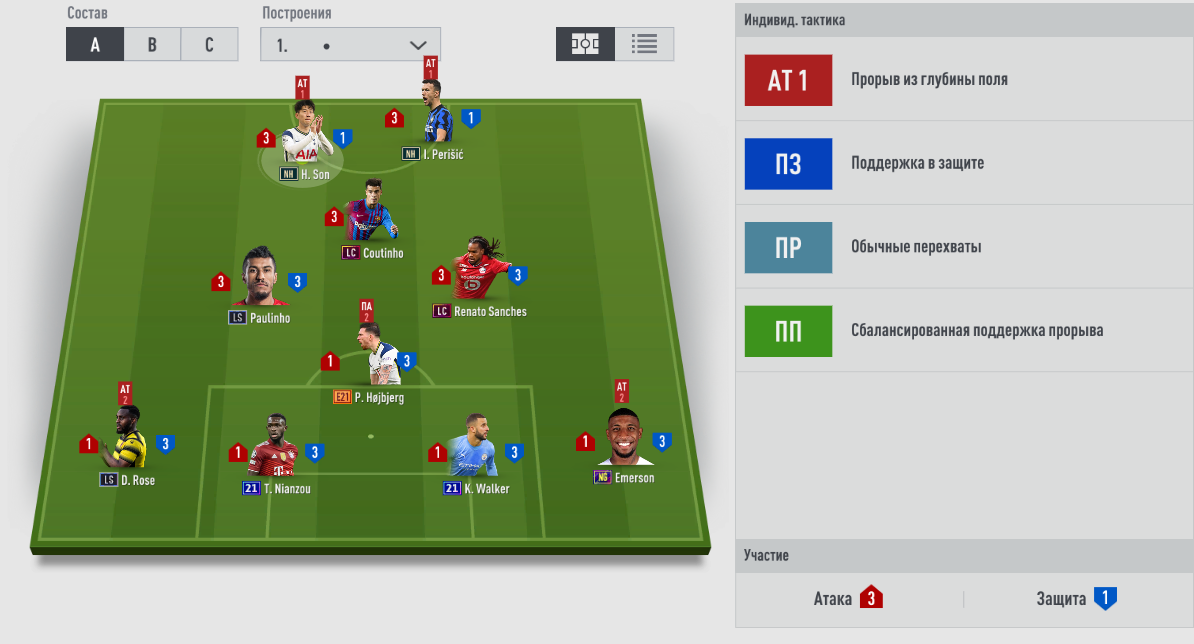The height and width of the screenshot is (644, 1194).
Task: Pick Renato Sanches in midfield
Action: tap(478, 272)
